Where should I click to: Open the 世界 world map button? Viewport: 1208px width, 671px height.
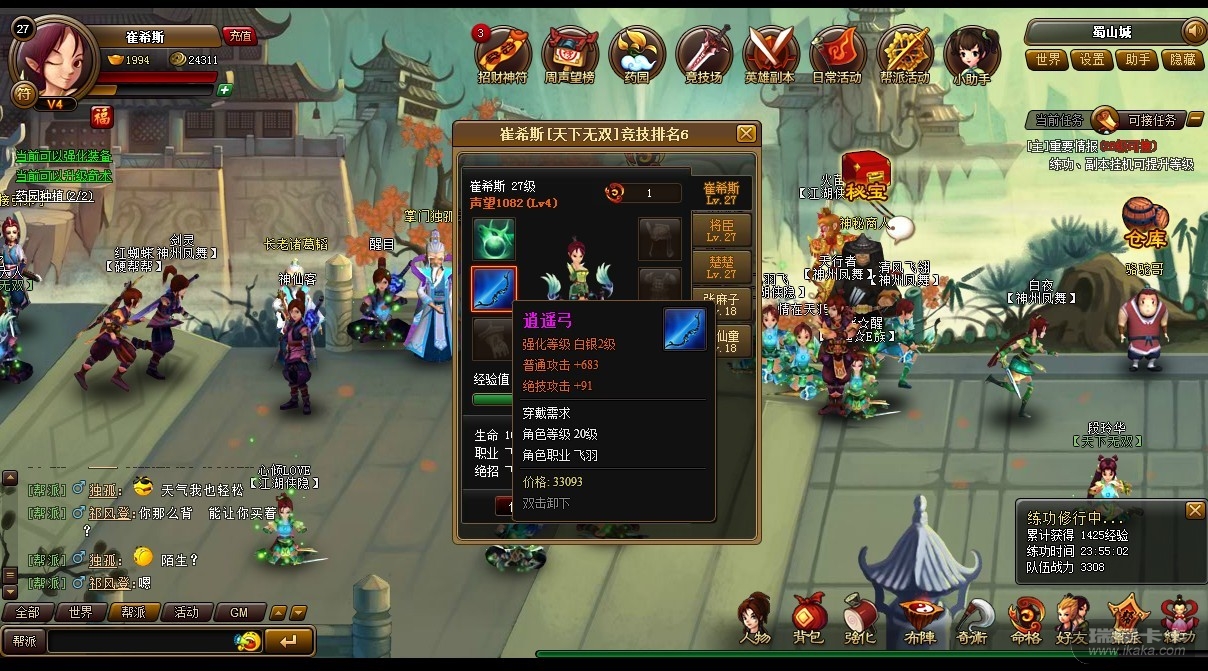coord(1048,60)
